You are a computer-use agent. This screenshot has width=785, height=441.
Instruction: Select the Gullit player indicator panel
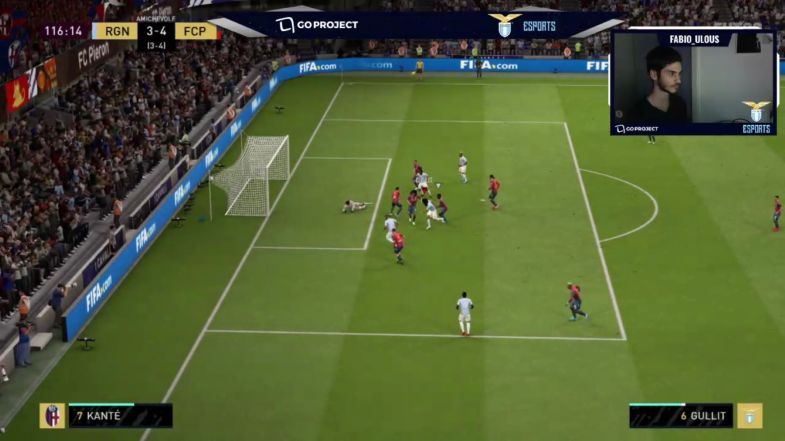[x=682, y=415]
